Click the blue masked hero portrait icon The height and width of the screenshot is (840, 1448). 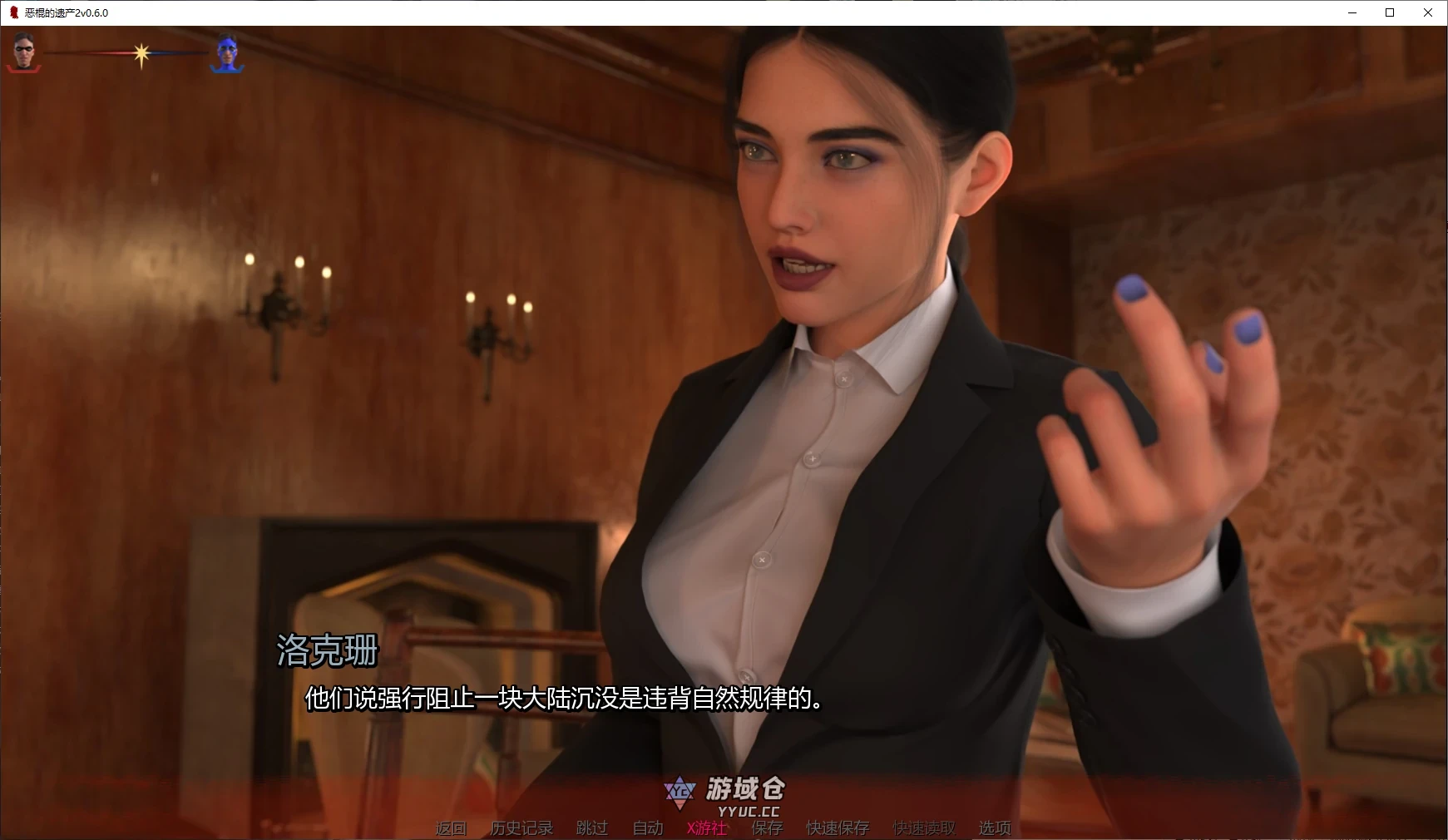(226, 50)
